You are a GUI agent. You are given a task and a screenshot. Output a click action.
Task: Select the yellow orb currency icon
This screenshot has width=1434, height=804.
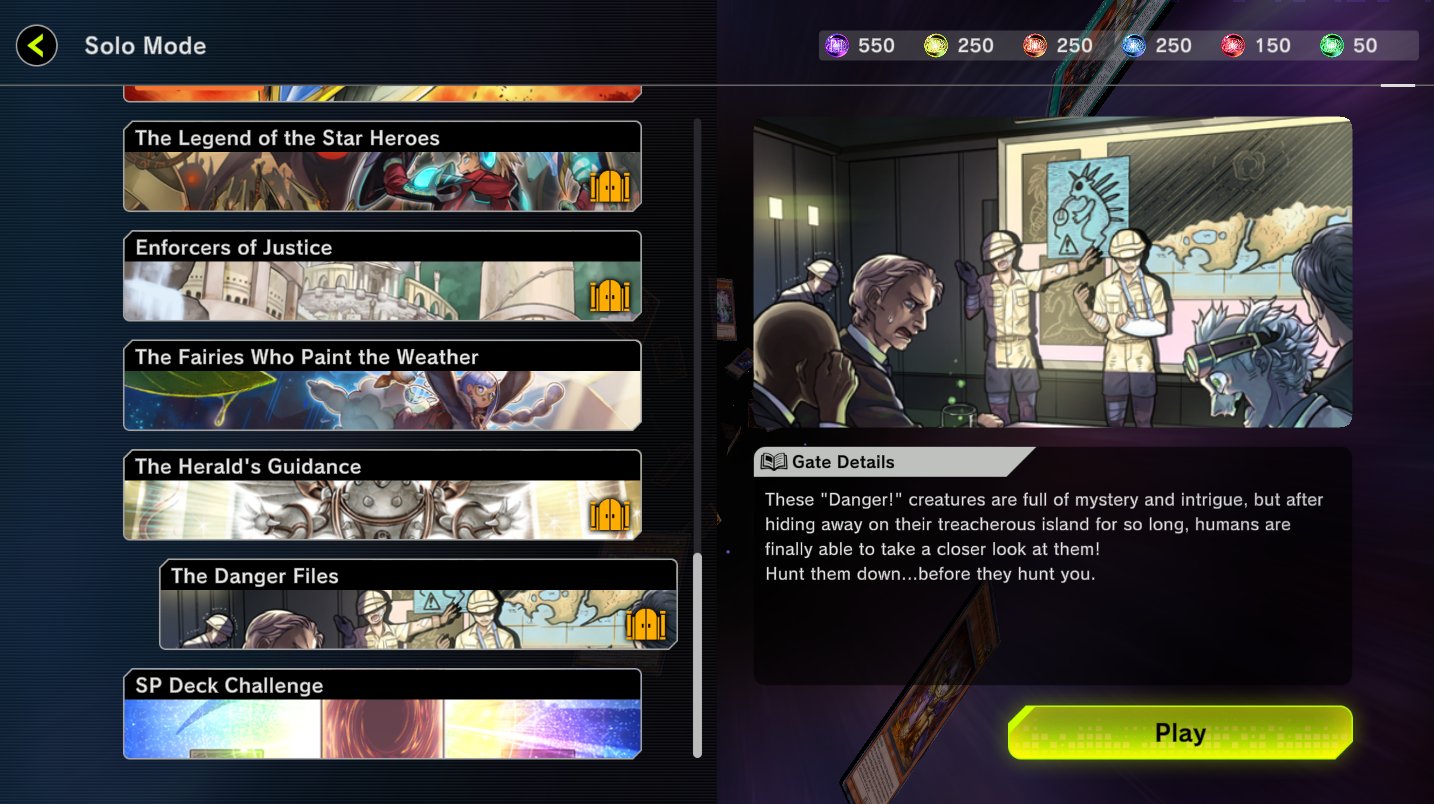pos(936,45)
